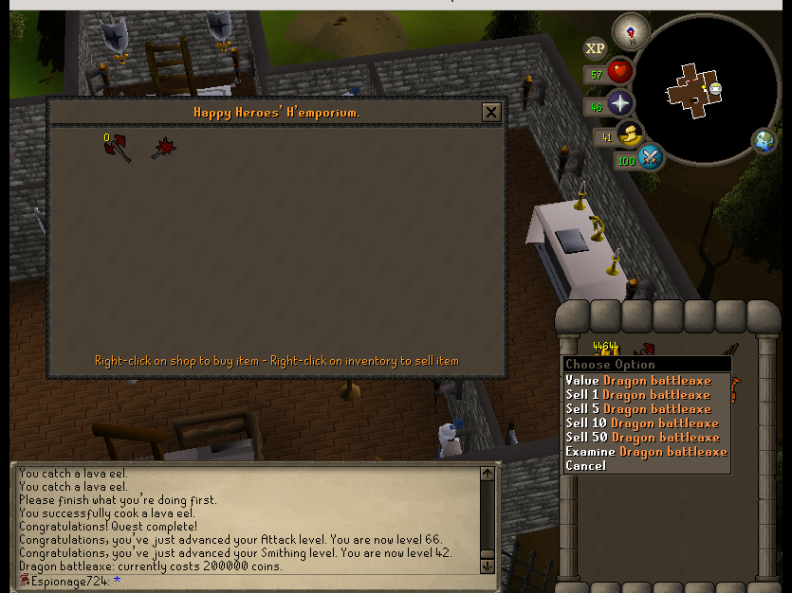Toggle the XP drops button

pyautogui.click(x=595, y=48)
